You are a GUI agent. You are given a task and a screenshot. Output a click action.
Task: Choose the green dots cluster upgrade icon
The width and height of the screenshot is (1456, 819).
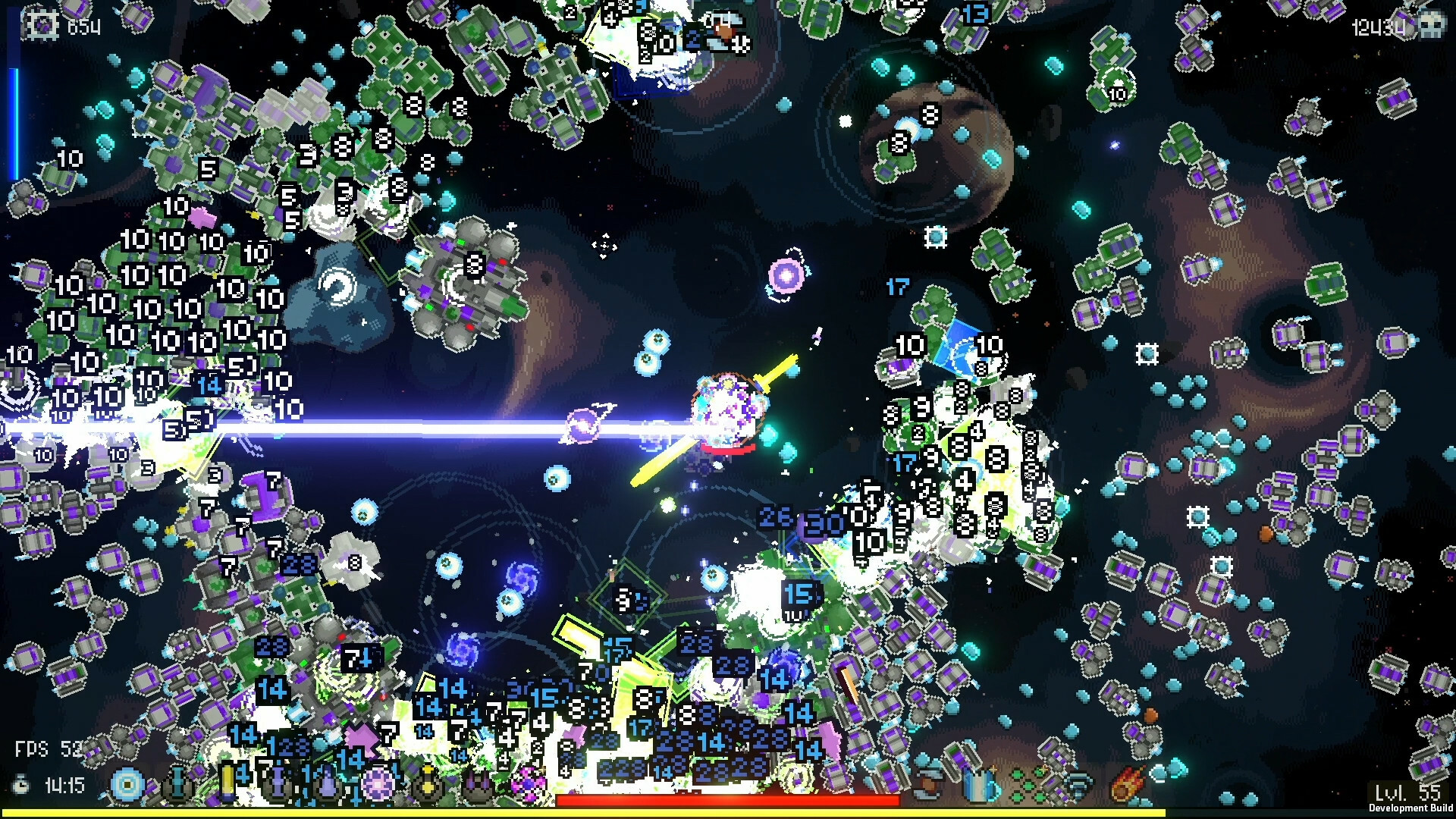[1028, 784]
